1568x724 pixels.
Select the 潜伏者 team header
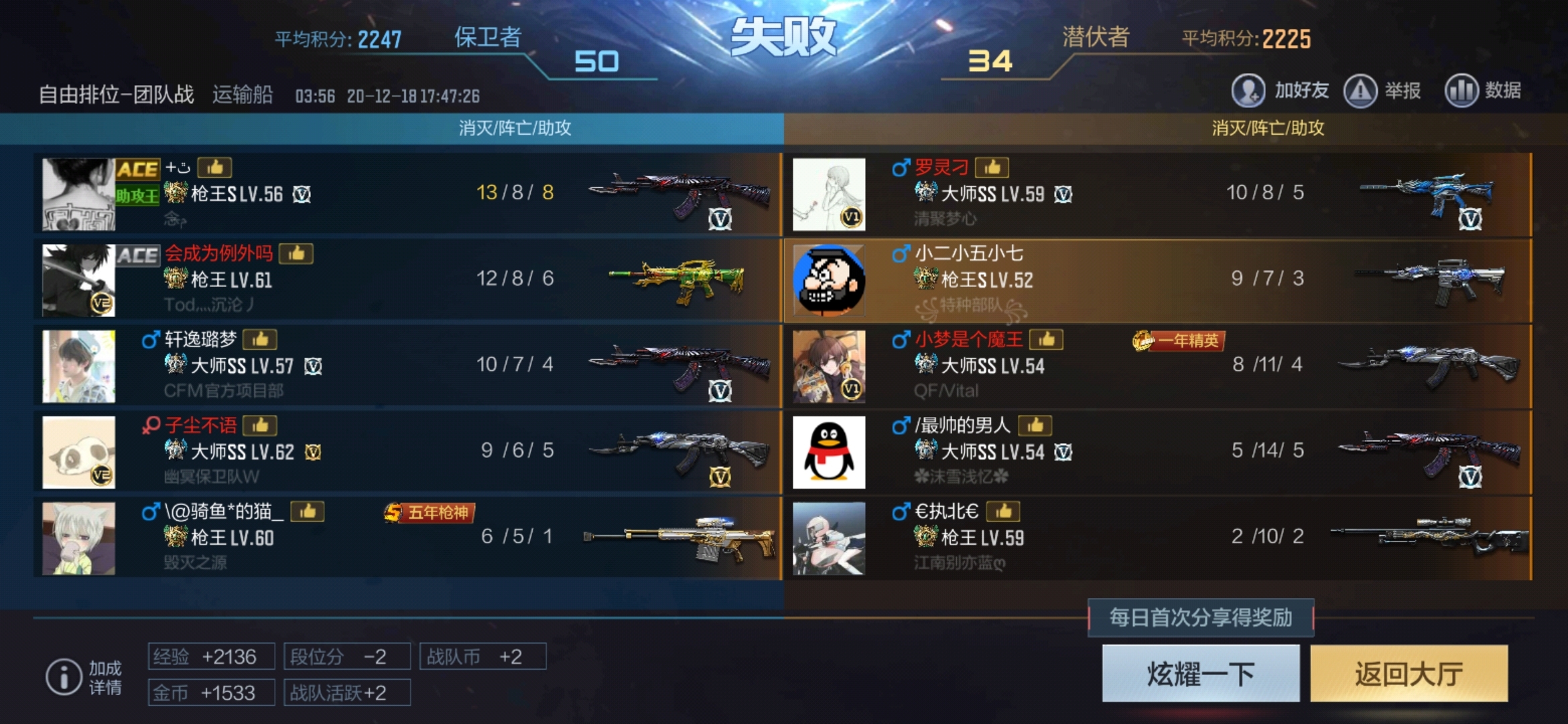click(1094, 37)
